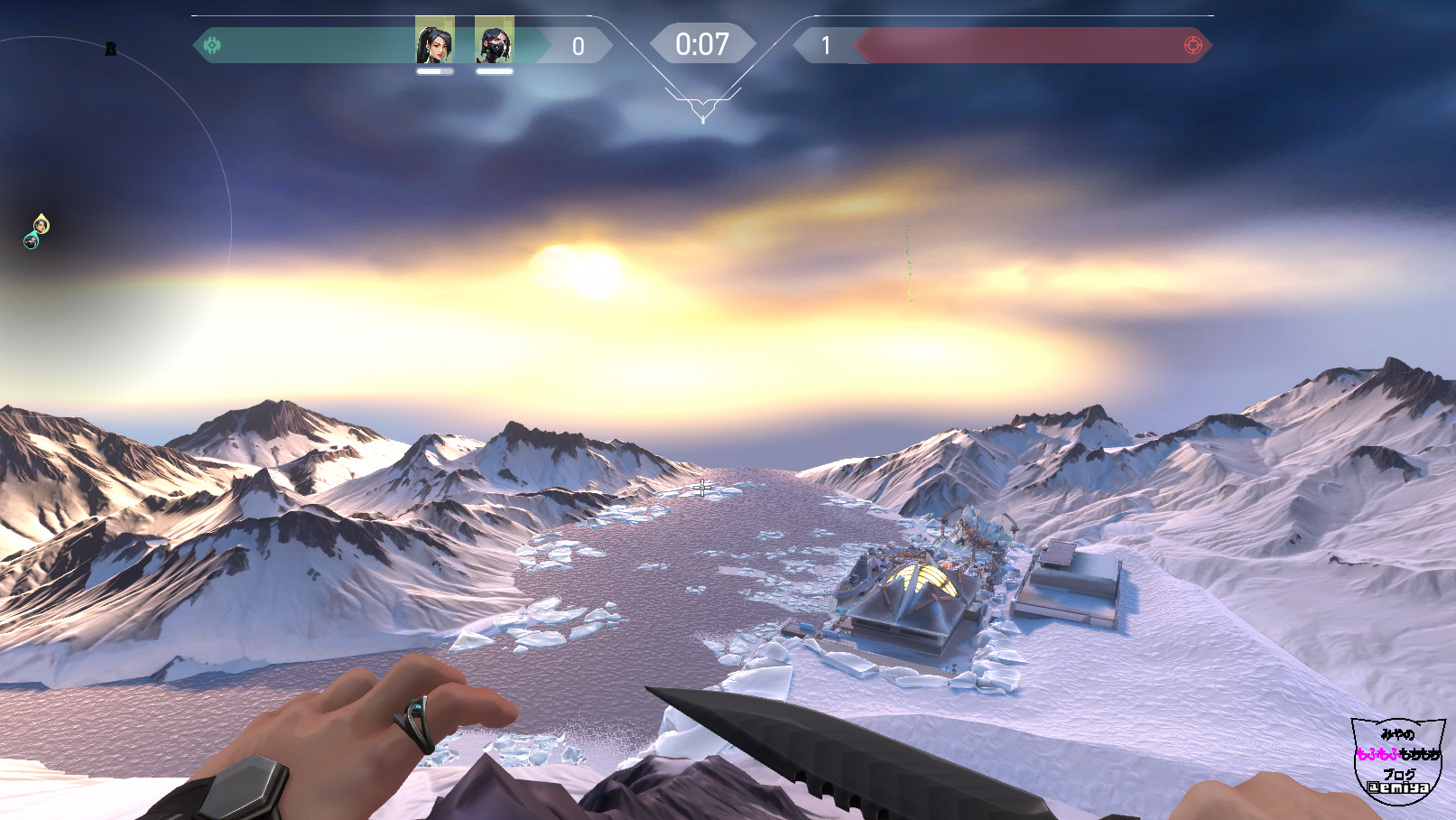This screenshot has width=1456, height=820.
Task: Open the cat-shaped blog watermark logo
Action: pos(1397,759)
